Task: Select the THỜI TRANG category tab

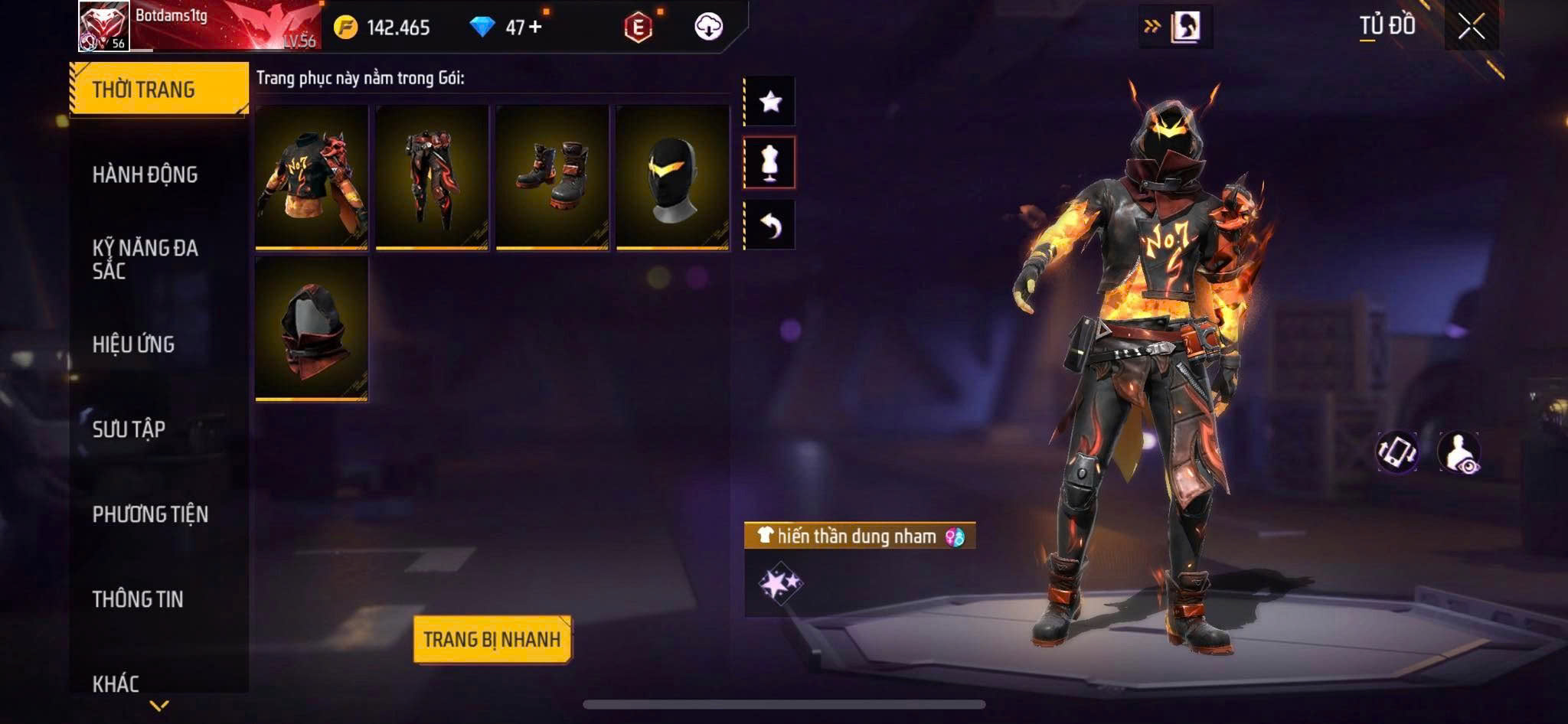Action: [x=158, y=90]
